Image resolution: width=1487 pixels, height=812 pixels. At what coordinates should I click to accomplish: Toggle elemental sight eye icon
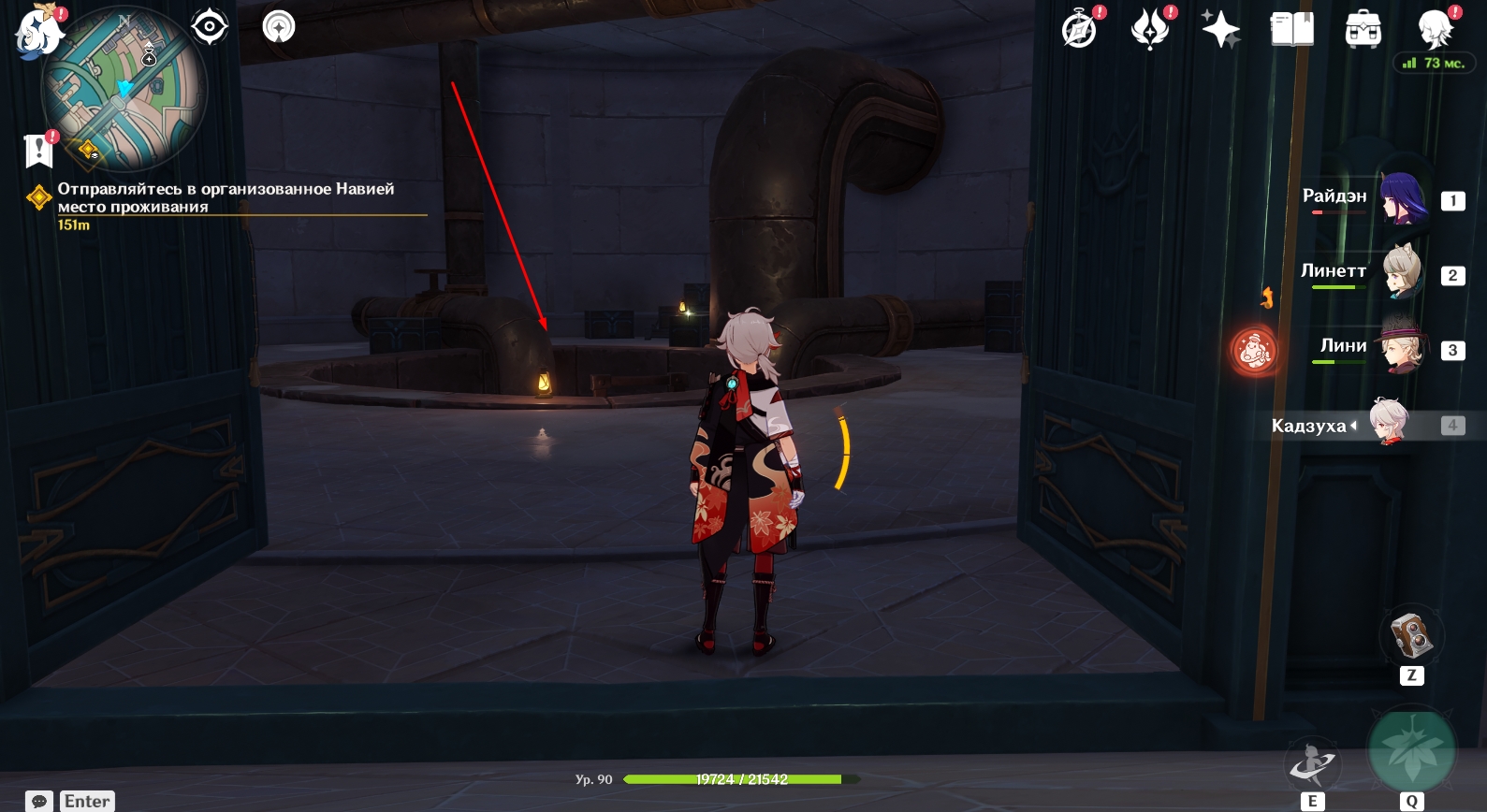(210, 26)
